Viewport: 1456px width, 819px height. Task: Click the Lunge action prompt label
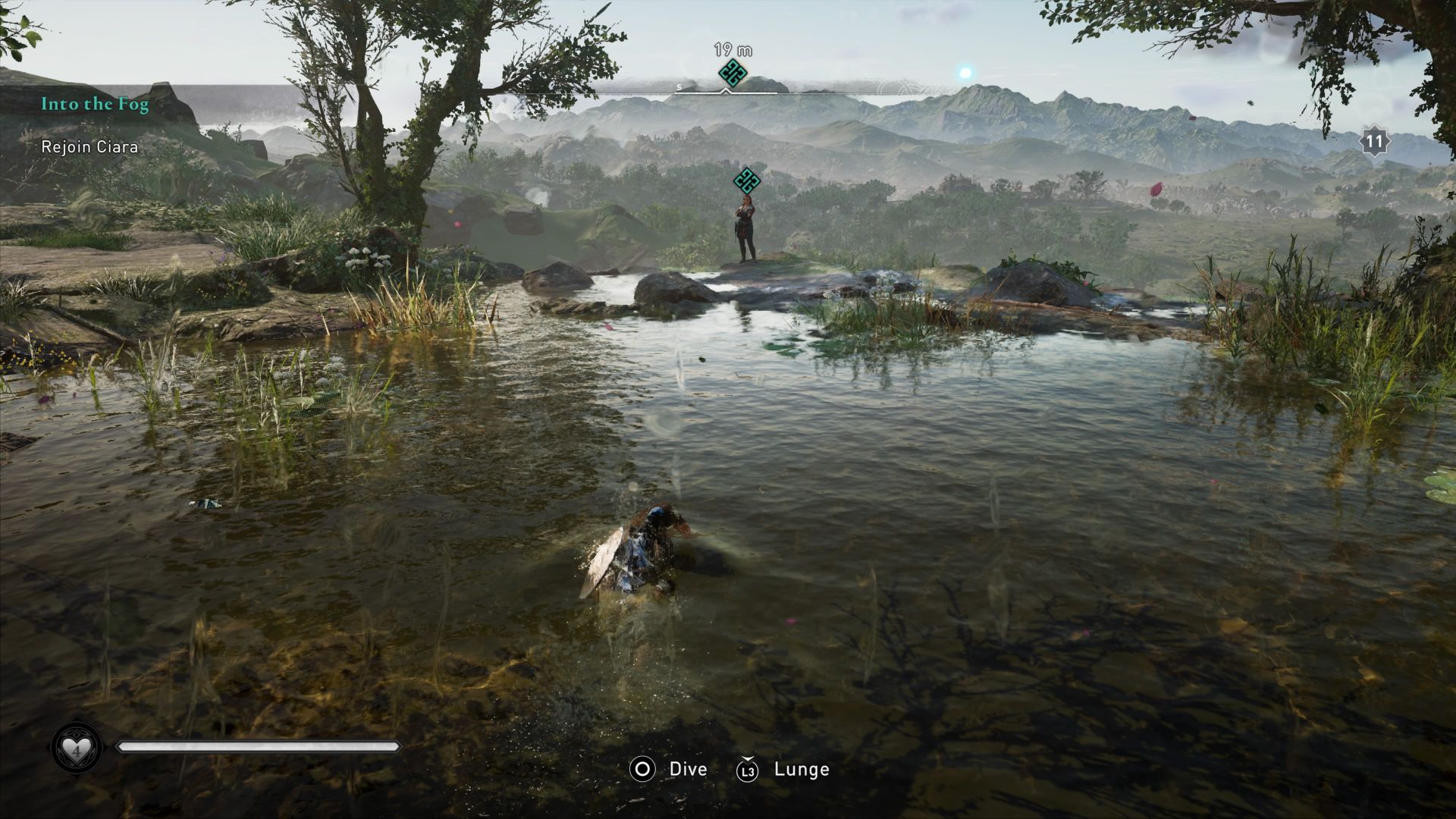coord(801,769)
